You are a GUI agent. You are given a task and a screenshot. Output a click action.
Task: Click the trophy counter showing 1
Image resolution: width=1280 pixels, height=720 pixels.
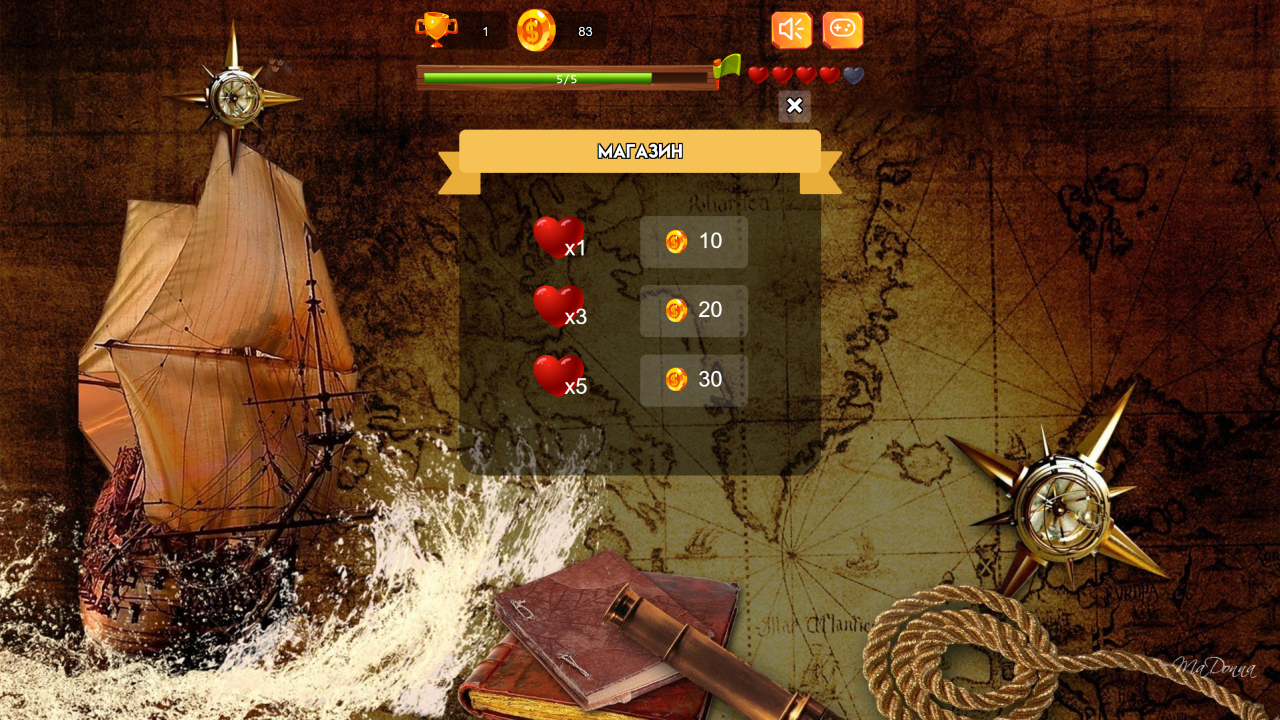click(485, 31)
